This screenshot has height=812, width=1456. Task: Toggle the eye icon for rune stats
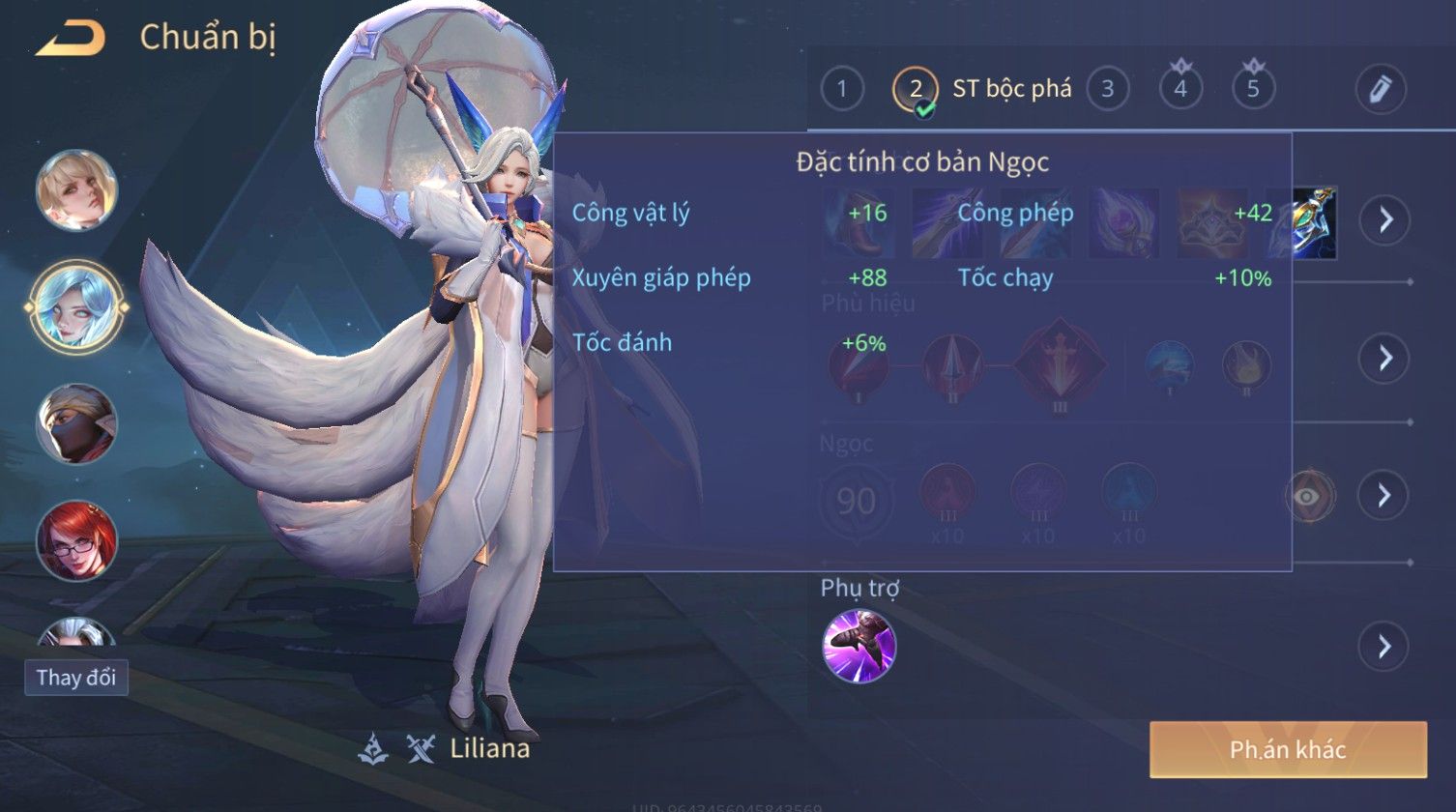coord(1308,497)
